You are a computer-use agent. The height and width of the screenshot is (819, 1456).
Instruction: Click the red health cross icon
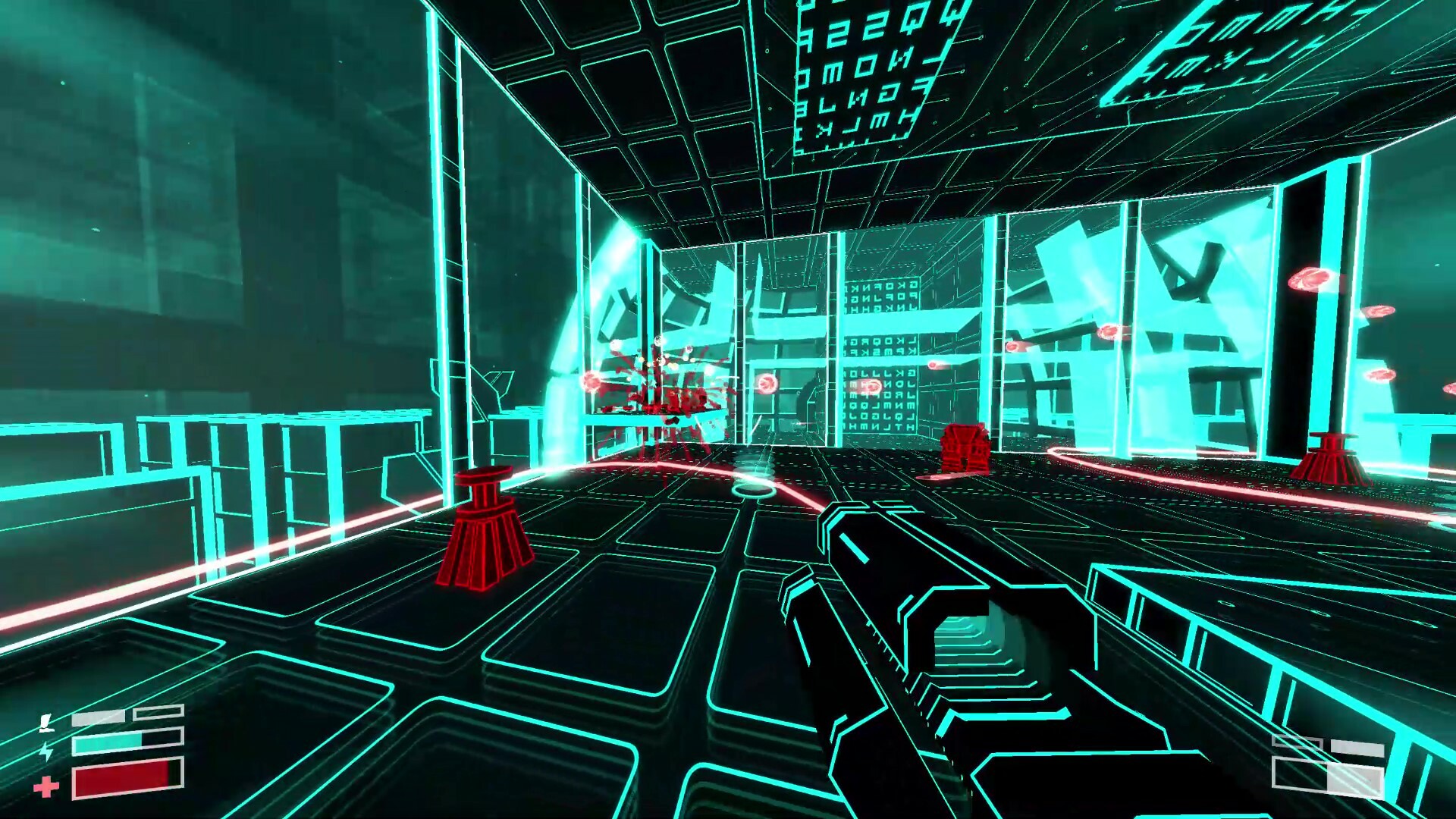[x=45, y=787]
